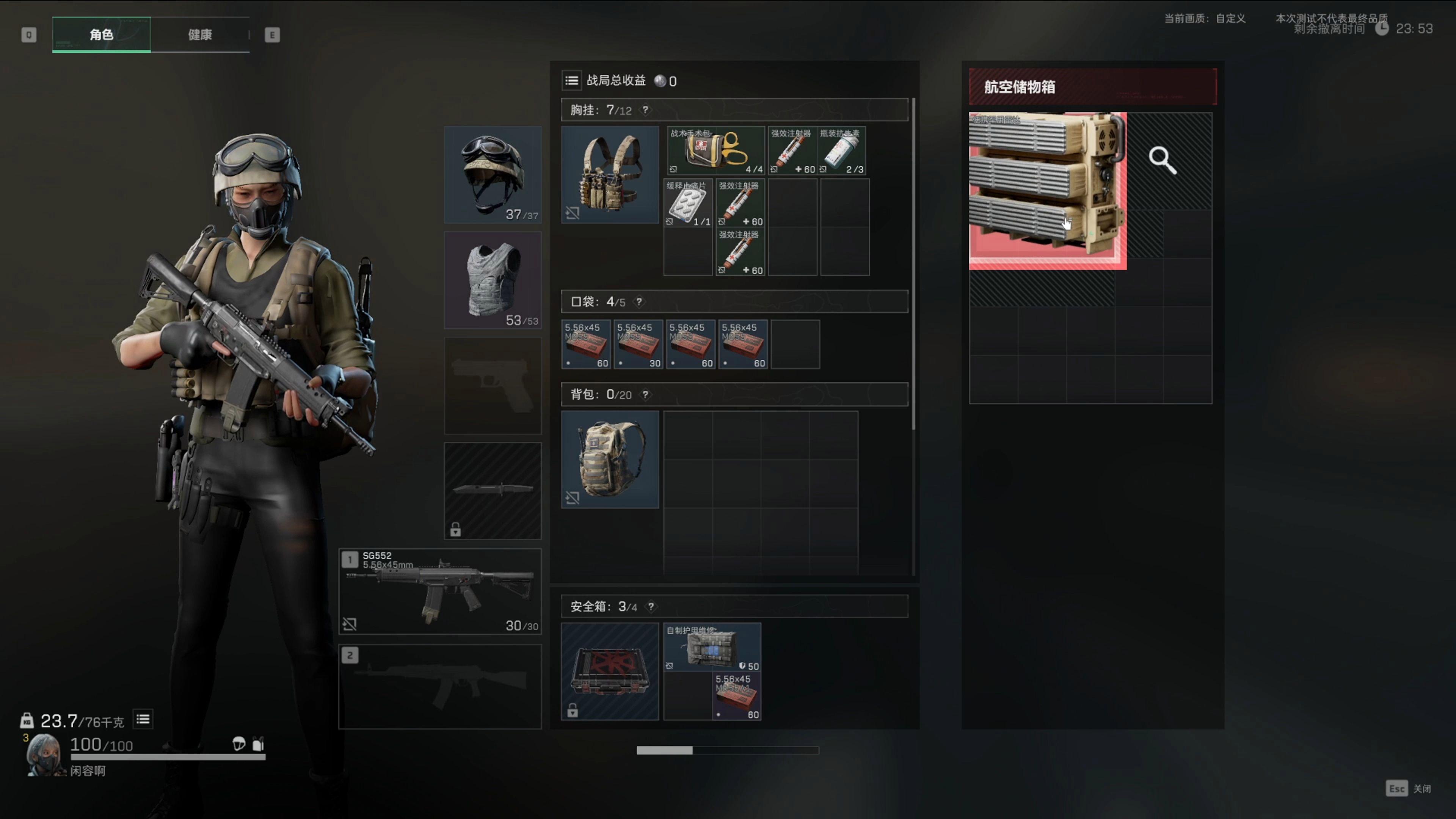The height and width of the screenshot is (819, 1456).
Task: Click the magnifier searching slot
Action: 1163,160
